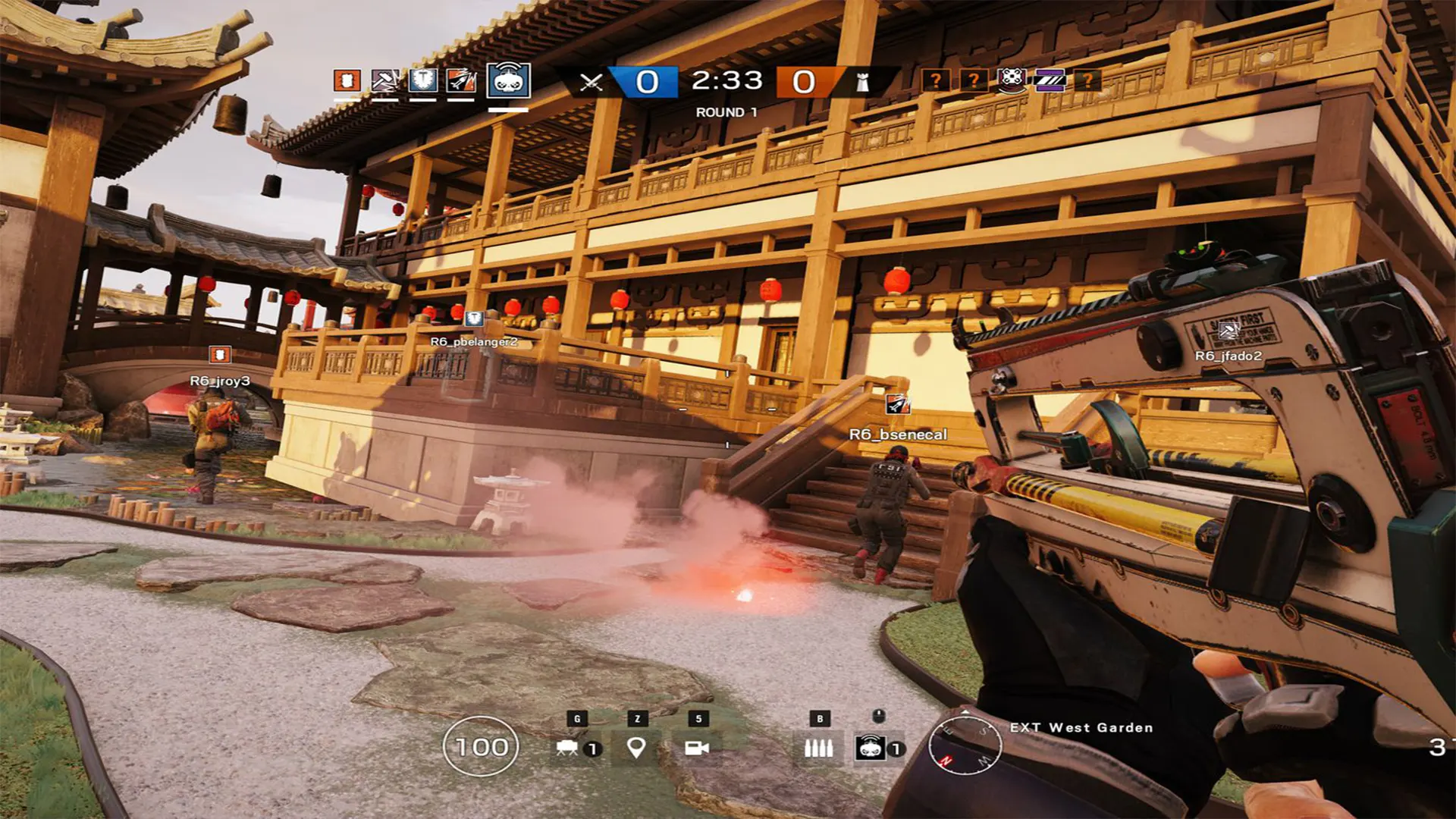Select the drone counter icon beside the ammo
Screen dimensions: 1456x819
click(x=871, y=748)
